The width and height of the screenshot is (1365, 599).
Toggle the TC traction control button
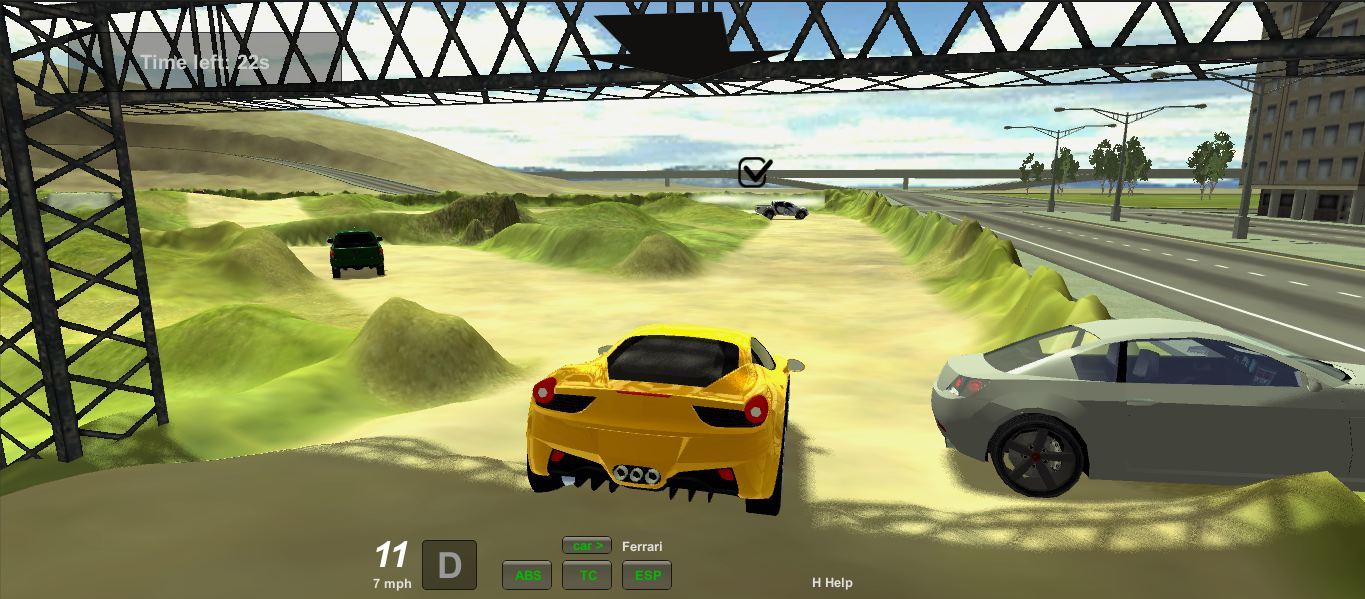(x=587, y=575)
